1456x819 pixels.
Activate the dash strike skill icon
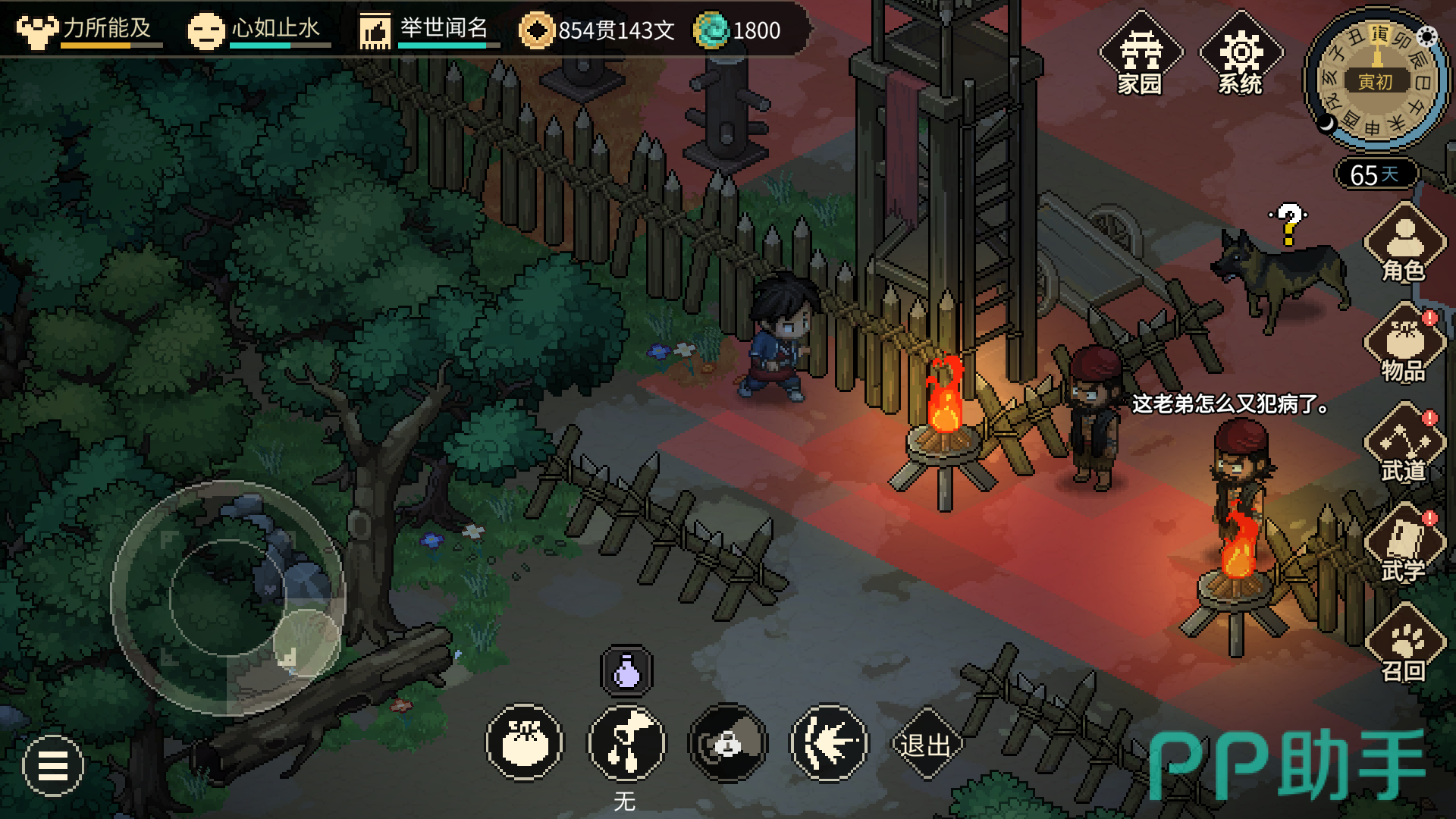829,743
